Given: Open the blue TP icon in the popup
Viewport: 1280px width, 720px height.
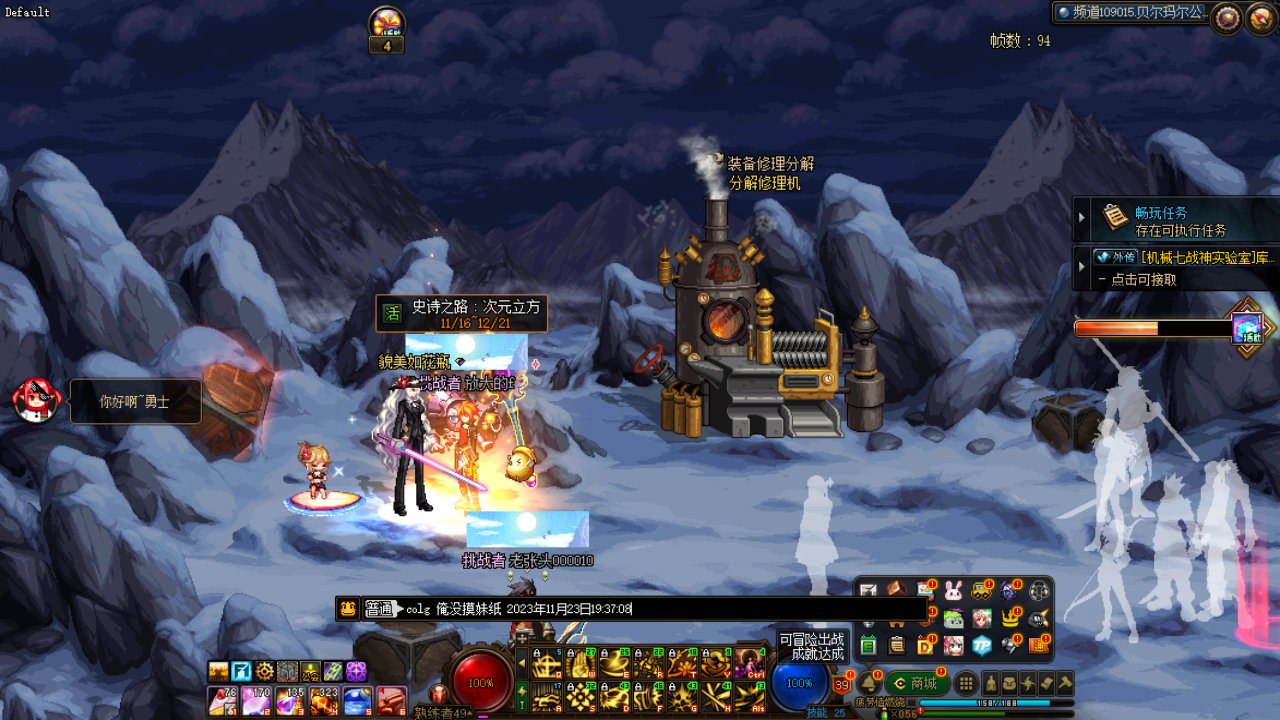Looking at the screenshot, I should 981,645.
